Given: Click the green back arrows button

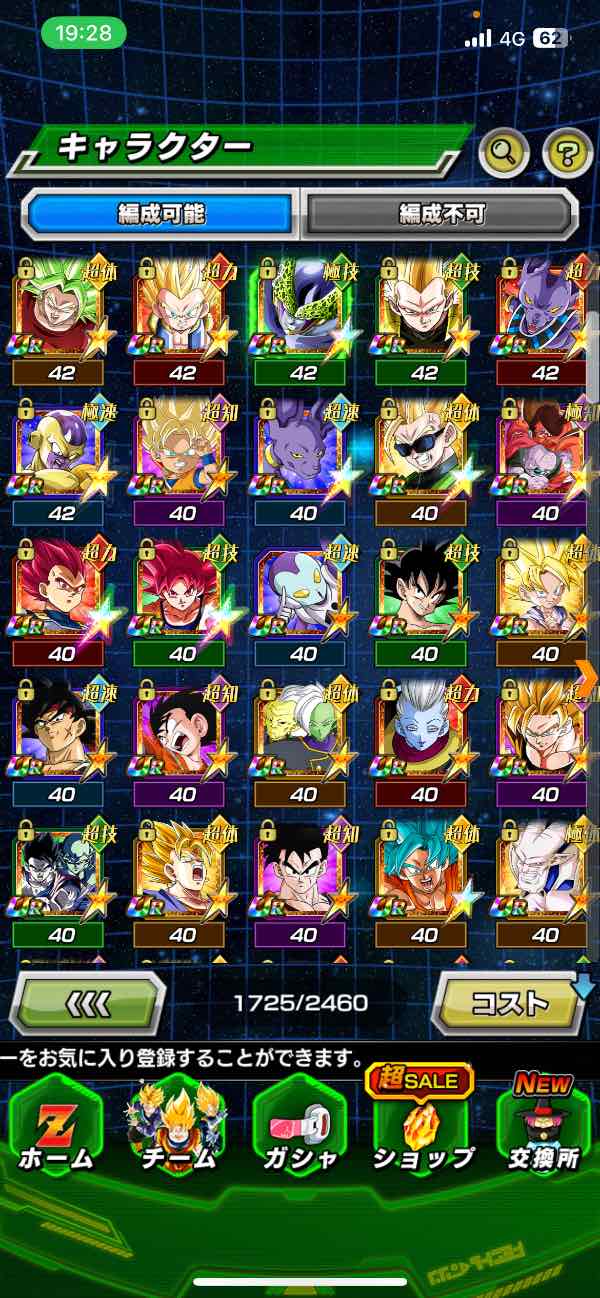Looking at the screenshot, I should pyautogui.click(x=88, y=1002).
